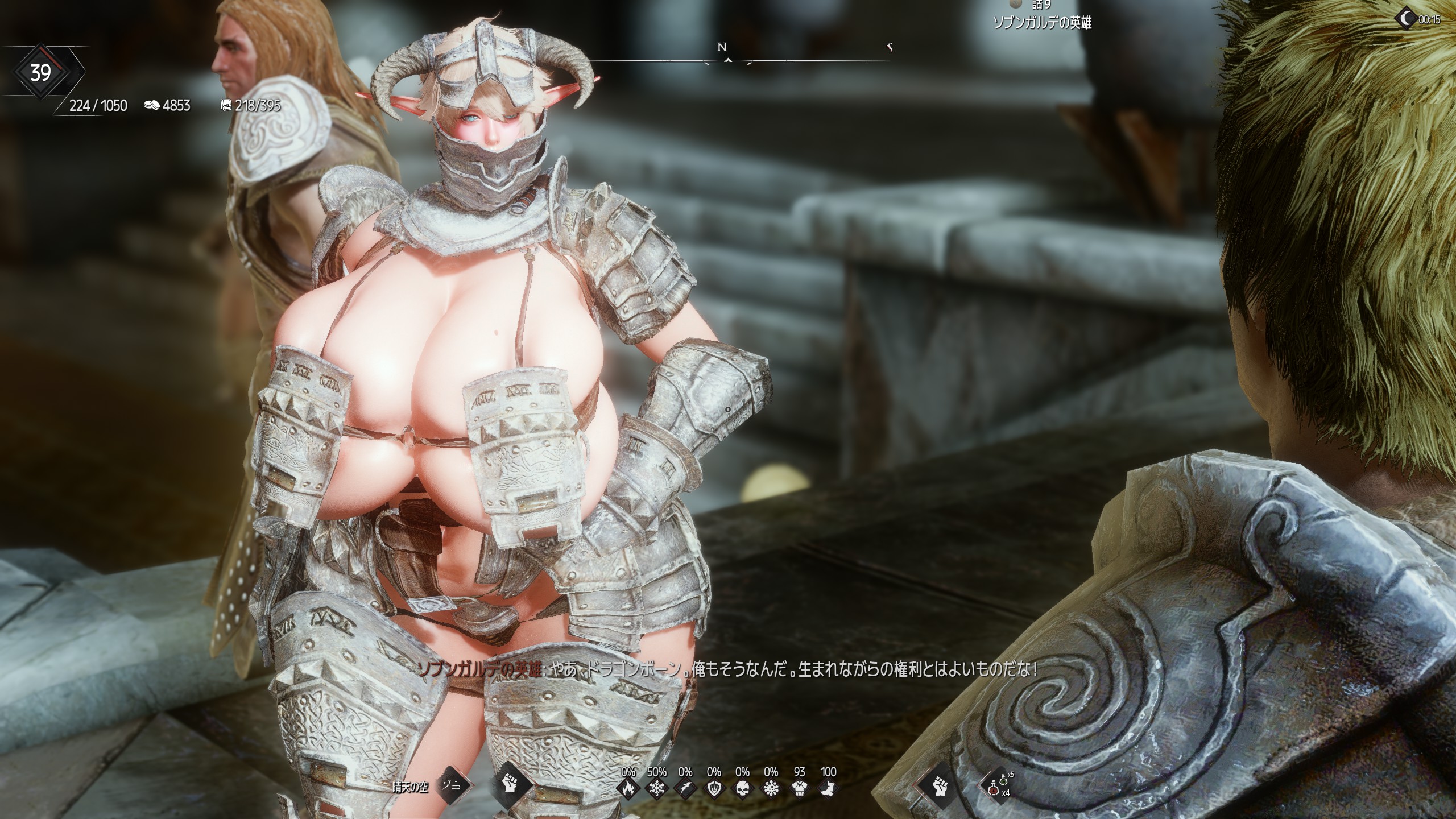Click the disease resistance germ icon
This screenshot has height=819, width=1456.
click(x=771, y=789)
